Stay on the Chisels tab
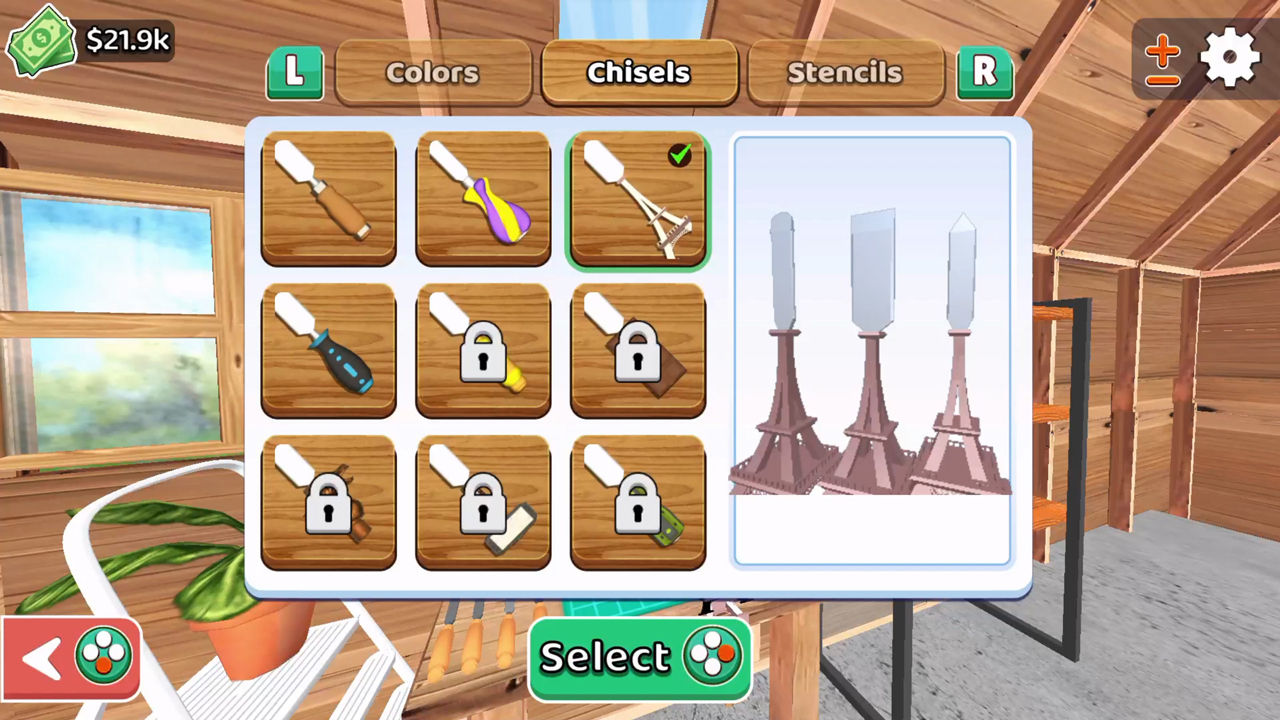Screen dimensions: 1280x720 [638, 71]
